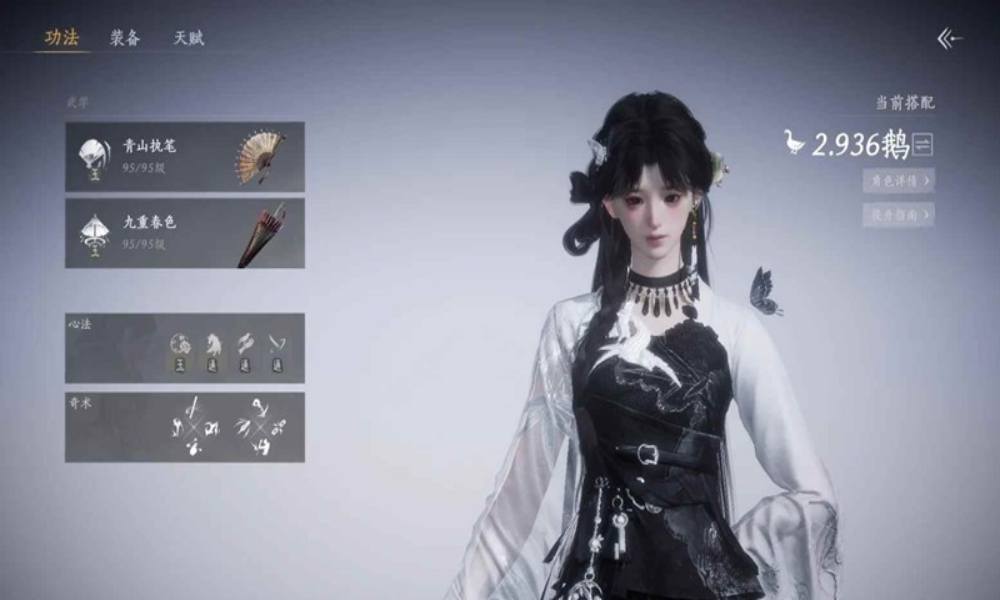Switch to the 功法 tab
Screen dimensions: 1000x600
pyautogui.click(x=61, y=38)
